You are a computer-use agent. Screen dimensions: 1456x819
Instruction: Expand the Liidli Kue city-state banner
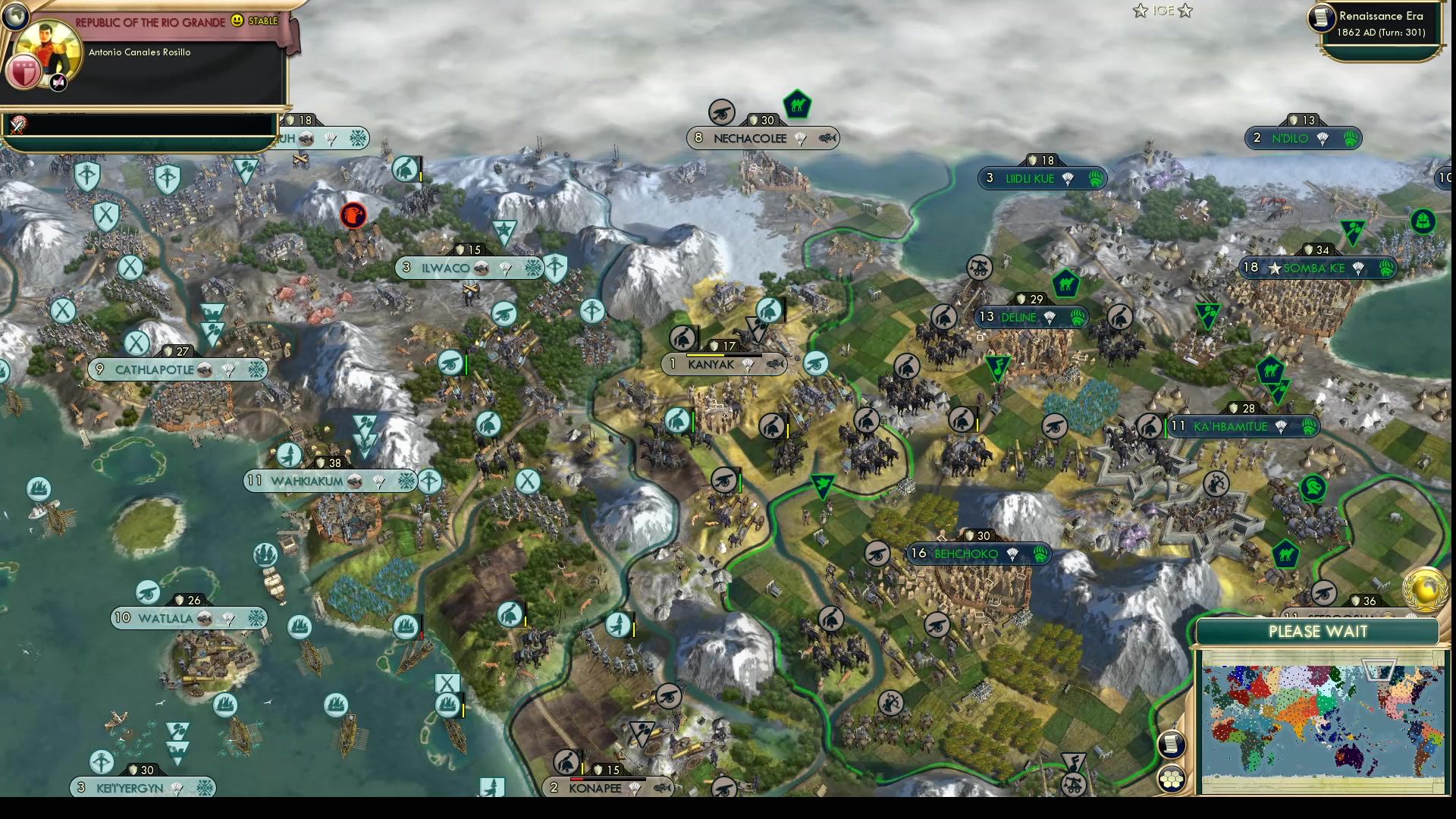point(1040,178)
